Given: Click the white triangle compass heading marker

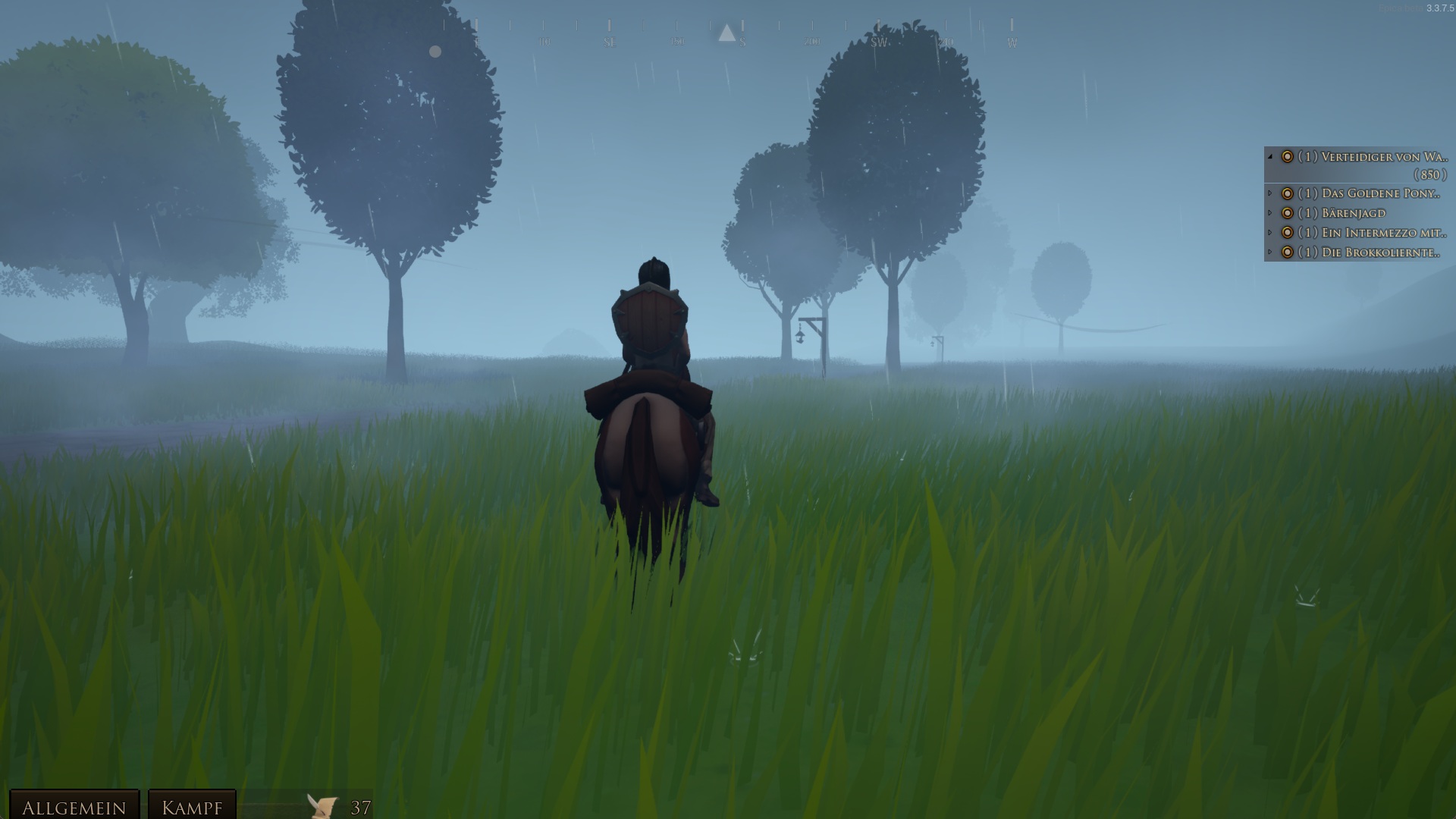Looking at the screenshot, I should pos(725,32).
